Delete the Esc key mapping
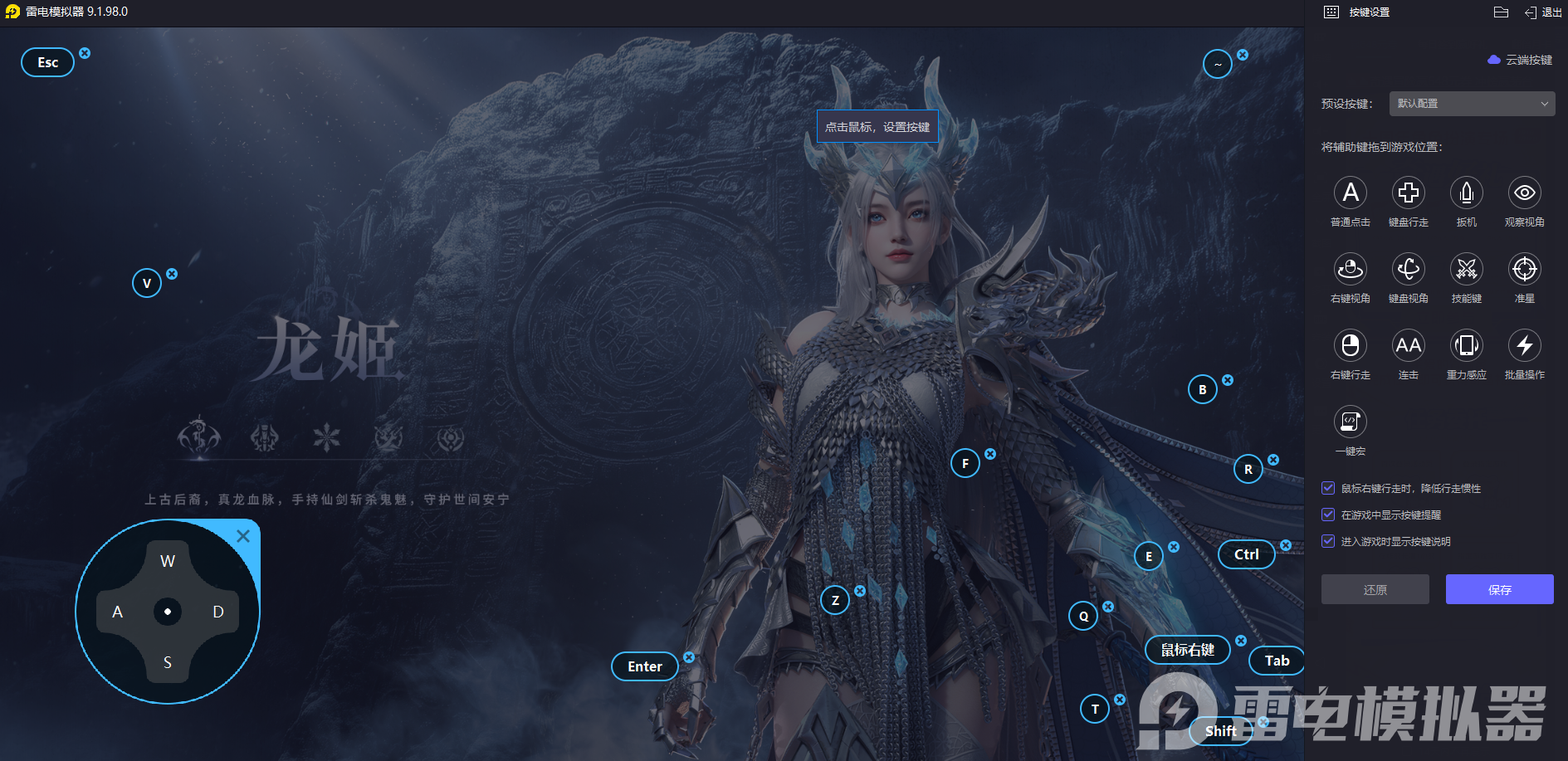 tap(85, 53)
